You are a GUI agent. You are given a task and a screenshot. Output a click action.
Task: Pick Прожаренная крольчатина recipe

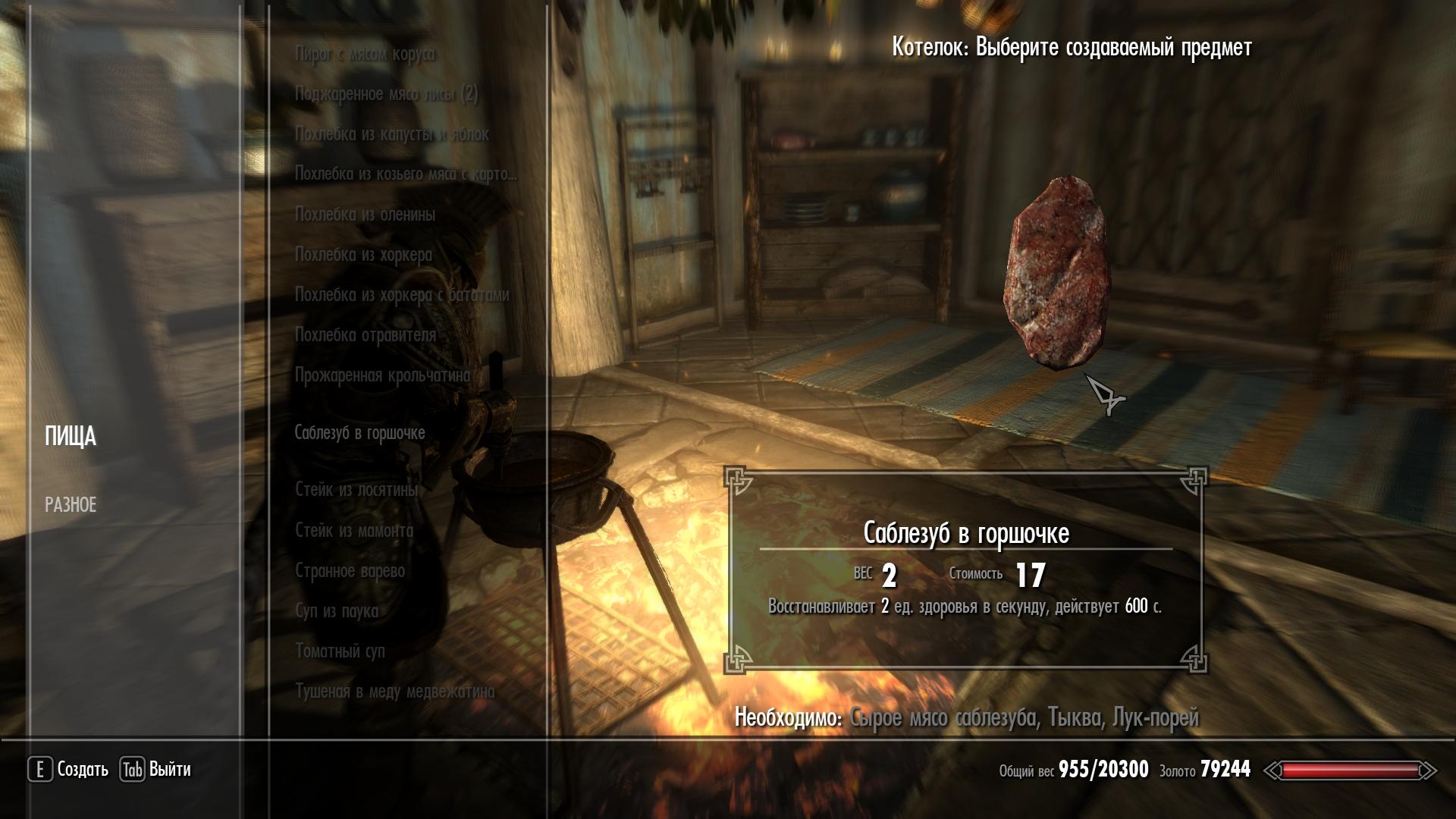[382, 375]
